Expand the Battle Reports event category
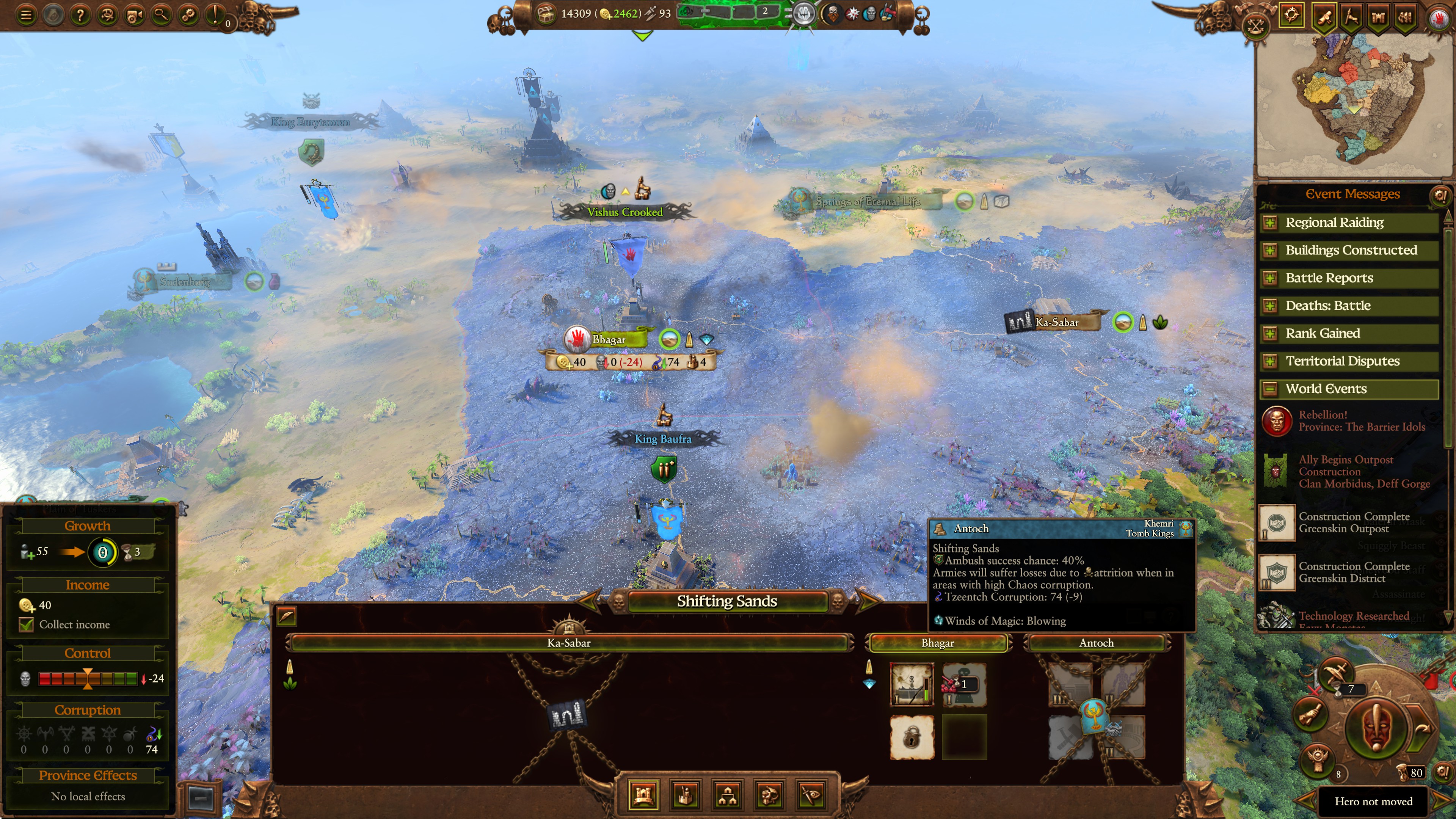 click(1270, 278)
